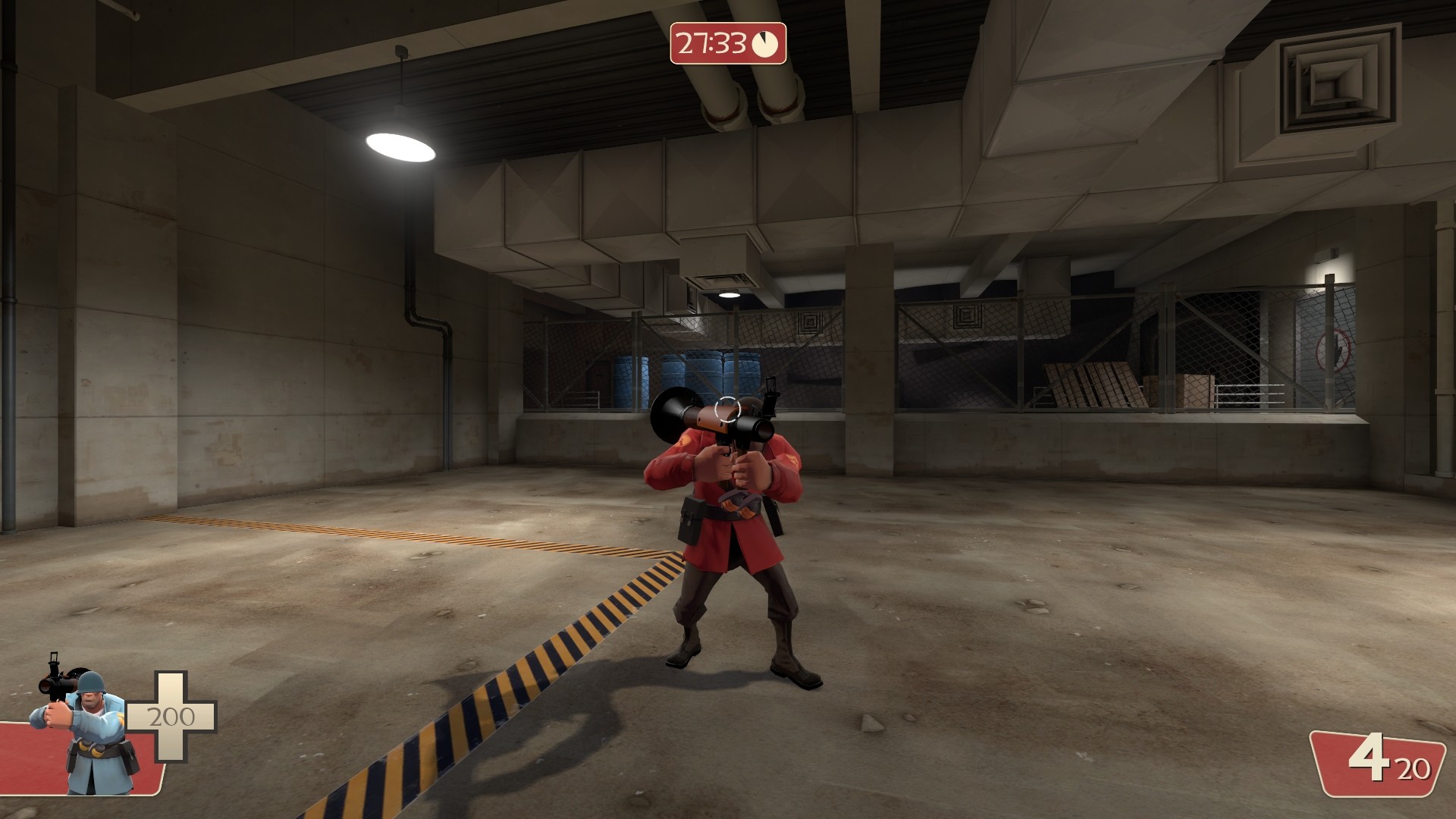Click the crosshair circle at screen center
Screen dimensions: 1456x819
(730, 410)
